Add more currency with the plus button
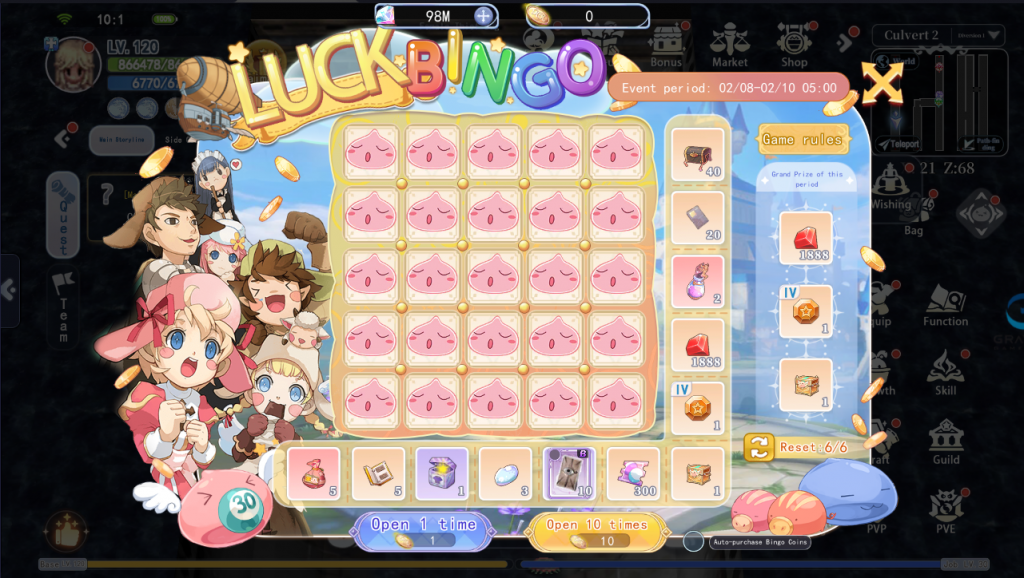The image size is (1024, 578). (x=483, y=16)
